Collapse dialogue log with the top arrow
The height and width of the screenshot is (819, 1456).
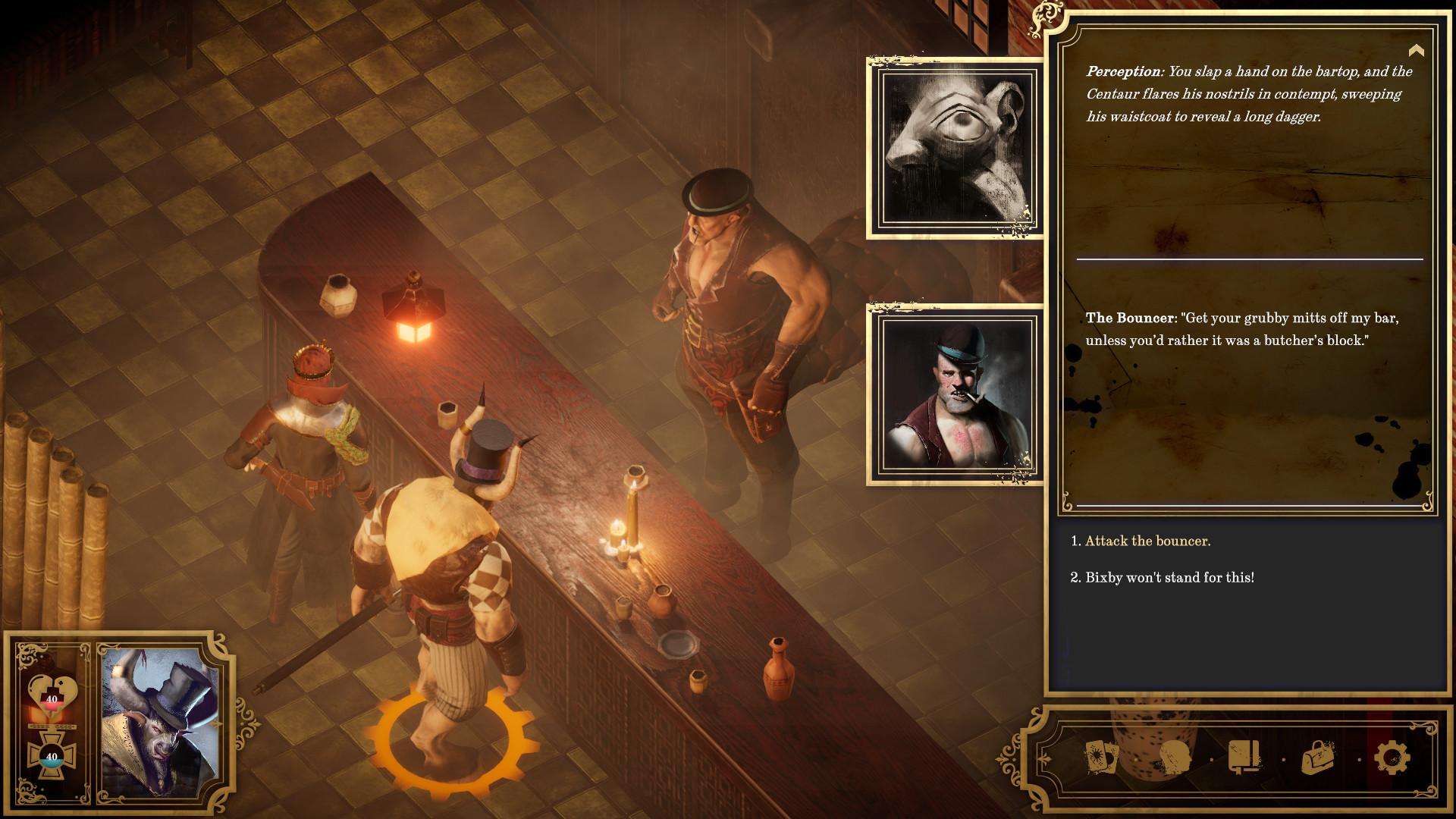pos(1416,51)
